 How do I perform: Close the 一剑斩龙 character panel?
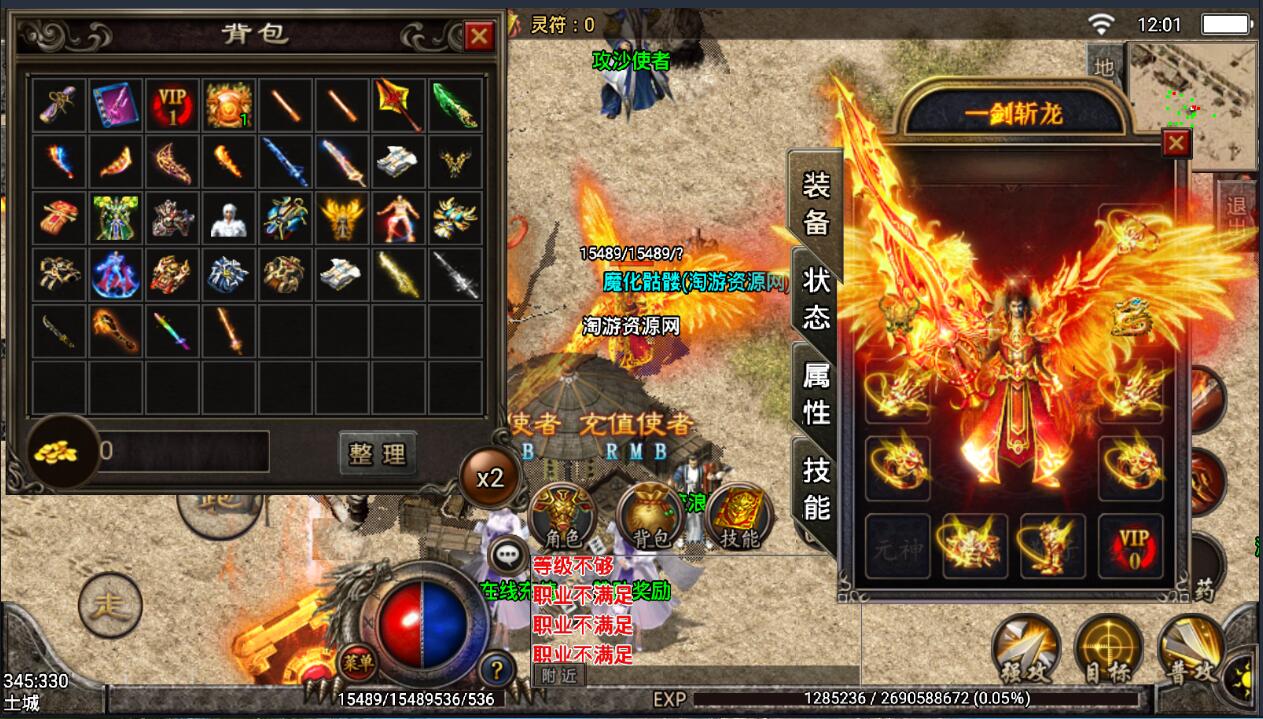[1176, 144]
